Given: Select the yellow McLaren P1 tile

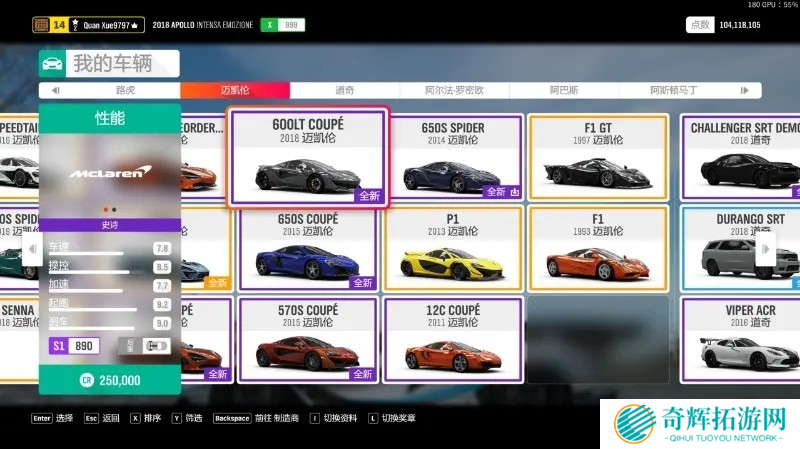Looking at the screenshot, I should (453, 249).
